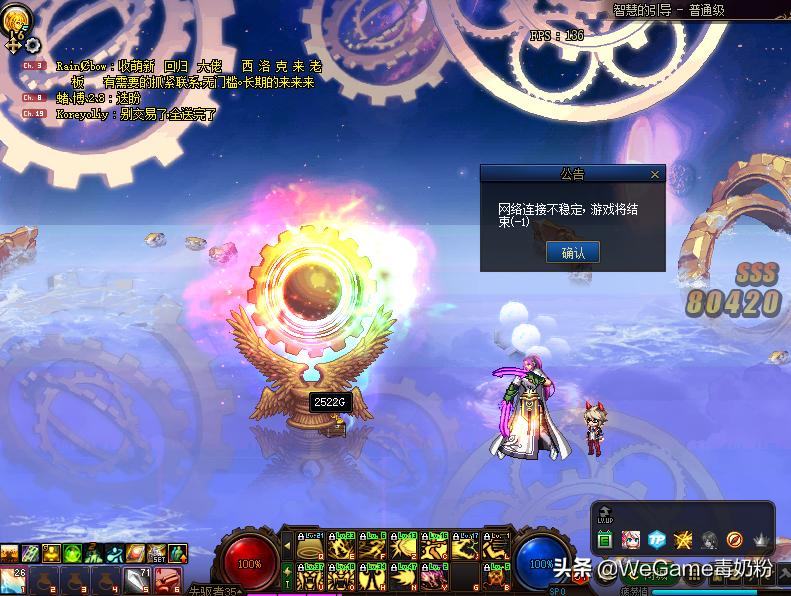
Task: Open the green calendar menu icon
Action: [605, 540]
